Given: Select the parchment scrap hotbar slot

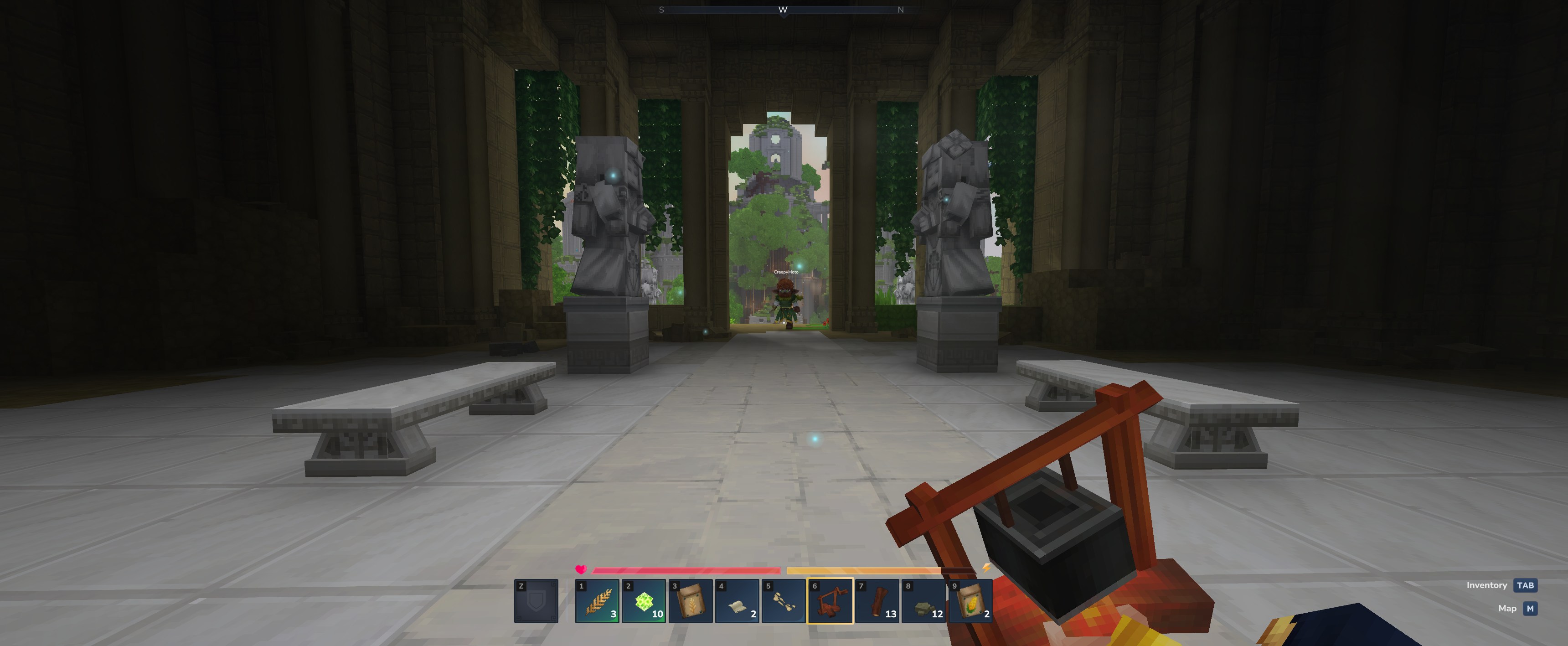Looking at the screenshot, I should [x=737, y=601].
